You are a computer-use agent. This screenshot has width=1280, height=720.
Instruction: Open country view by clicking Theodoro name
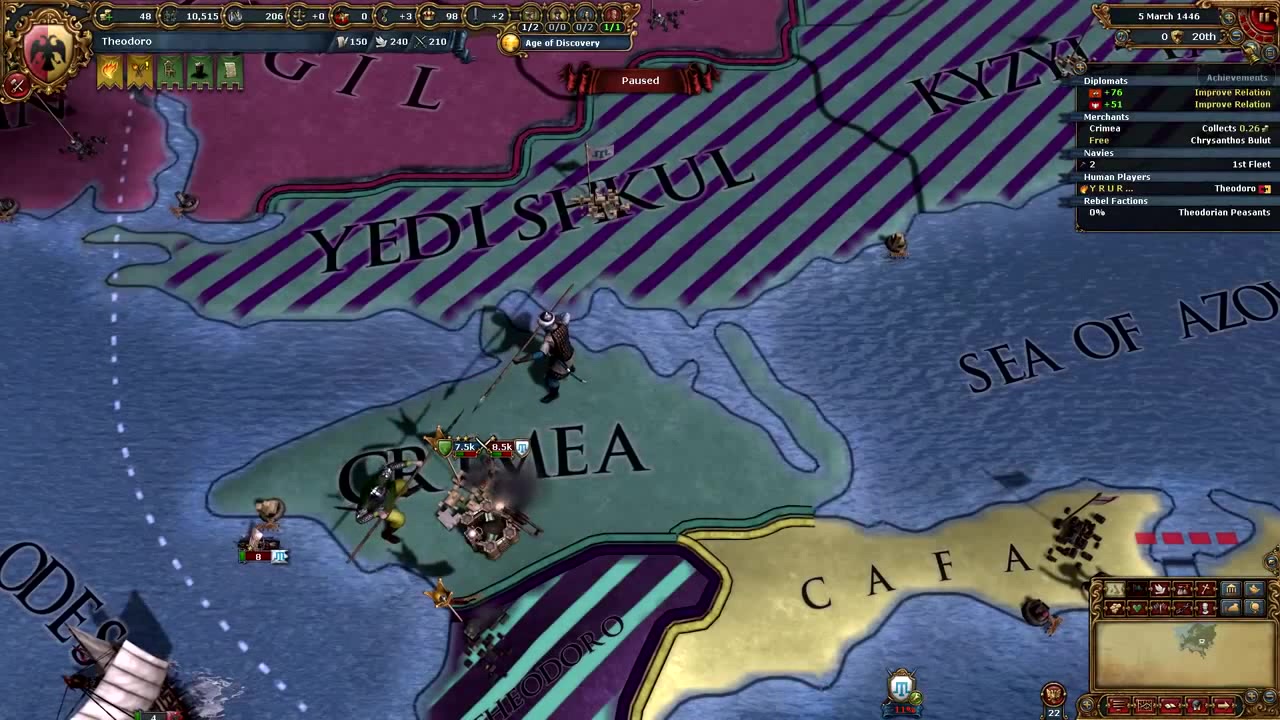pos(127,41)
